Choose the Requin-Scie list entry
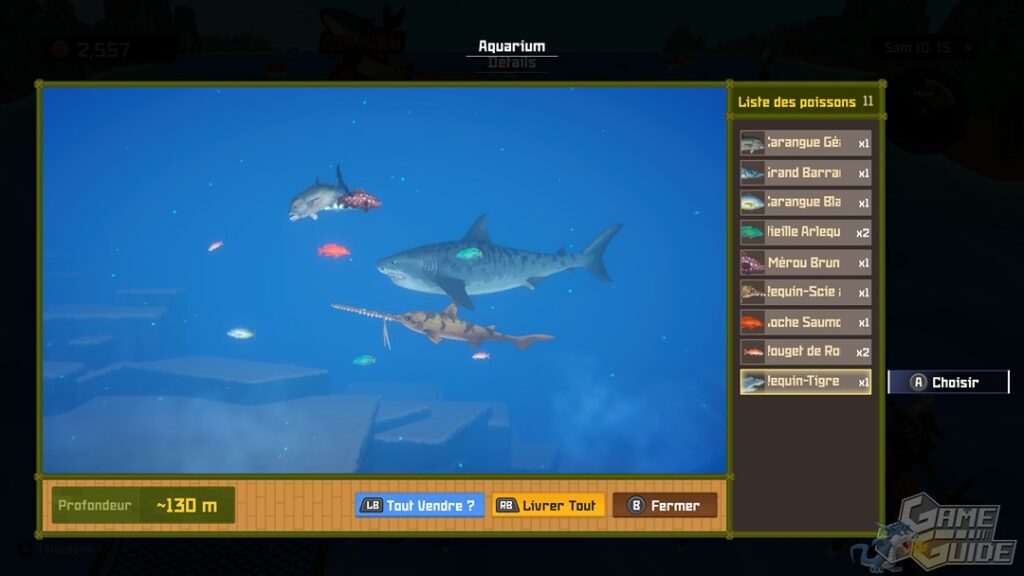 [x=805, y=292]
